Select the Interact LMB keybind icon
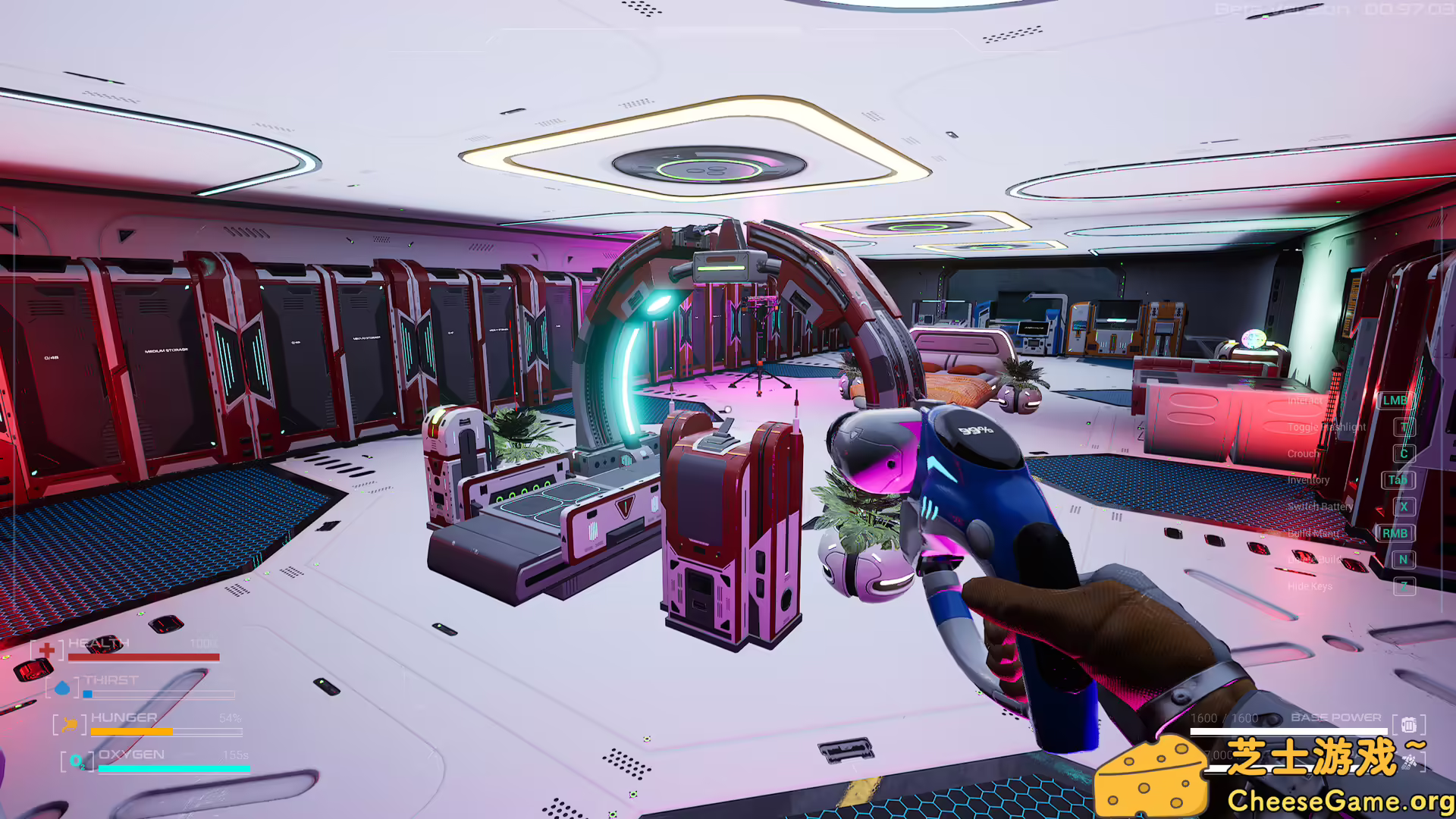This screenshot has height=819, width=1456. pyautogui.click(x=1395, y=400)
